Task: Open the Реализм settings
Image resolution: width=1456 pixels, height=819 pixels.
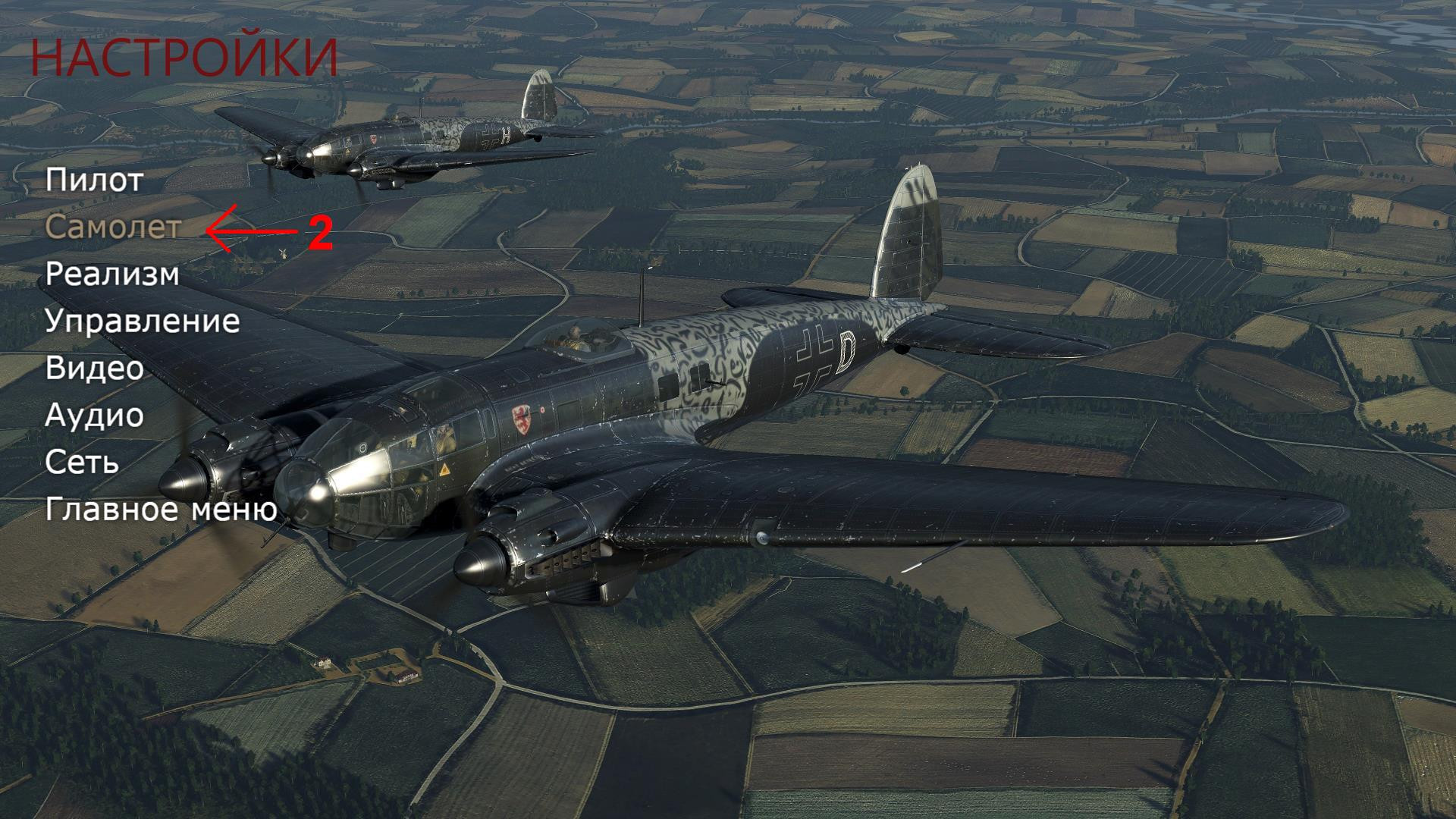Action: pyautogui.click(x=112, y=275)
